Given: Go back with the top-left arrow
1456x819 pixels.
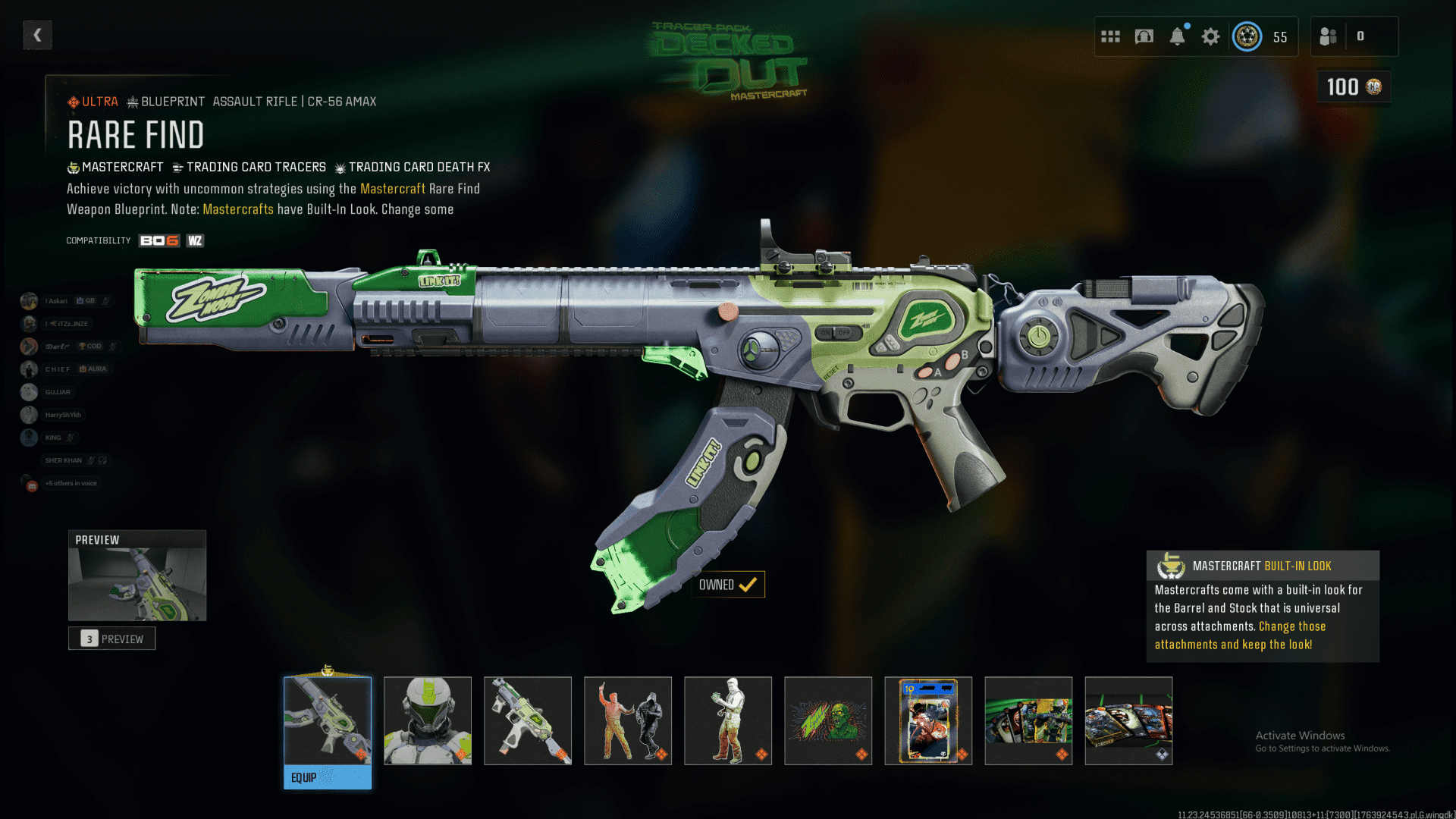Looking at the screenshot, I should (x=37, y=35).
